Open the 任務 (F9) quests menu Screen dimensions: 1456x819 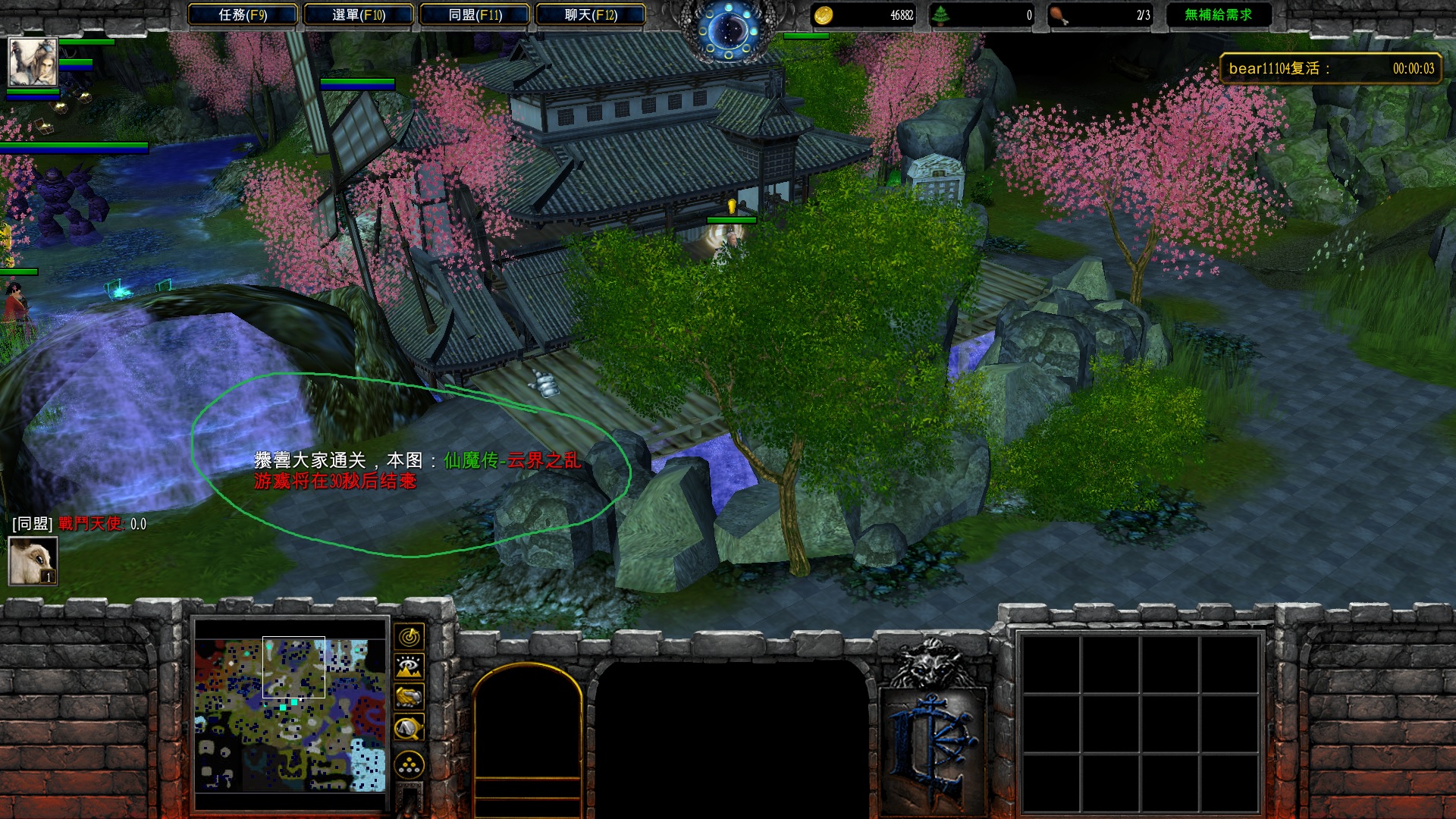243,14
